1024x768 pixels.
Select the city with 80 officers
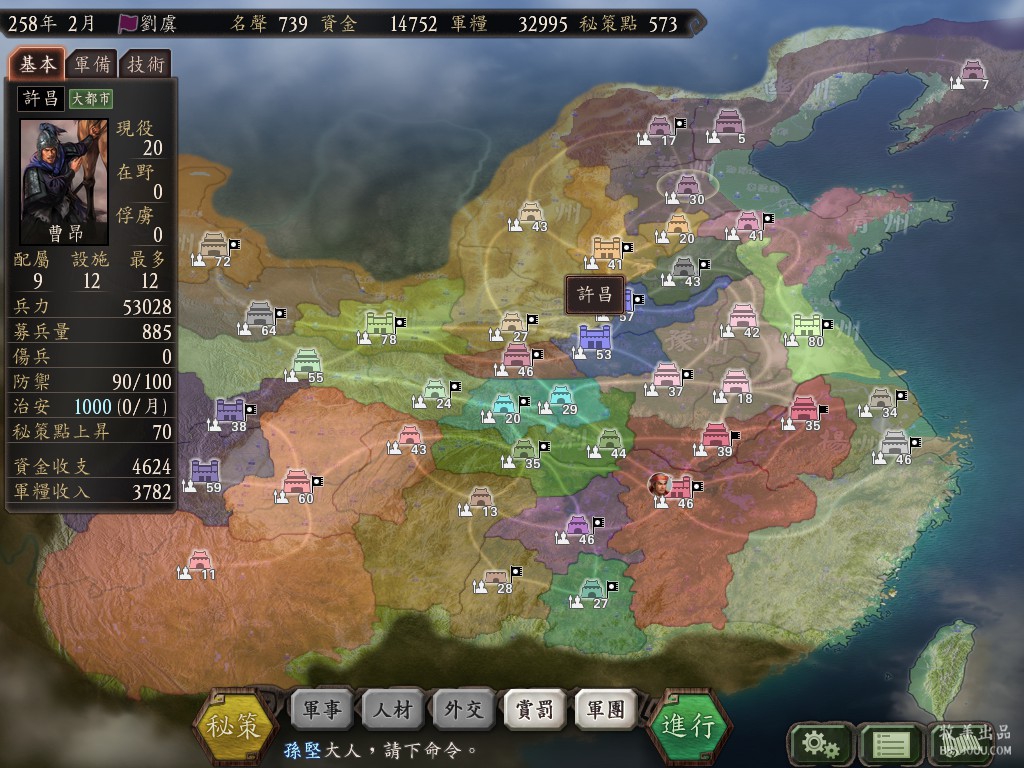pos(807,325)
